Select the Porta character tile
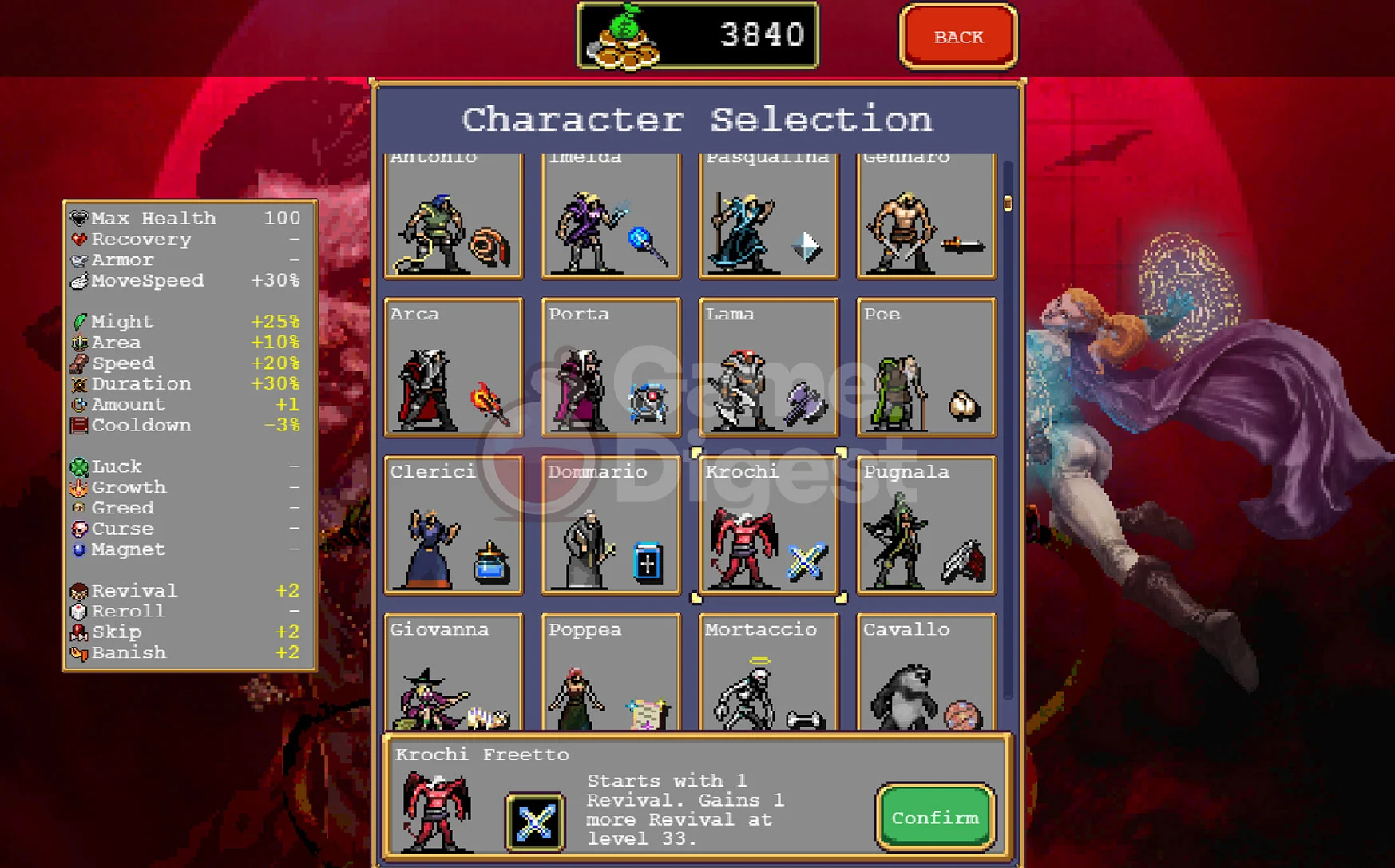 tap(611, 367)
